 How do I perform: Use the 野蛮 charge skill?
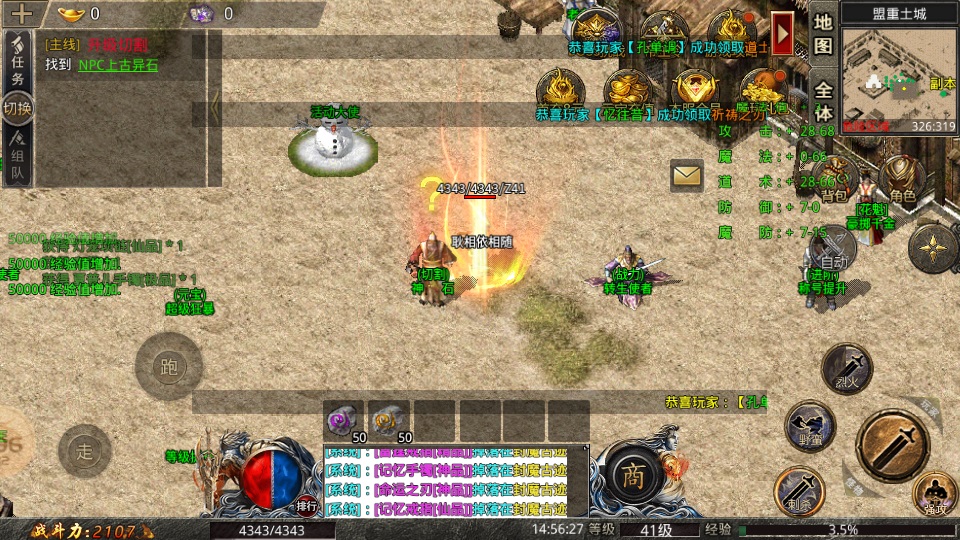point(809,425)
